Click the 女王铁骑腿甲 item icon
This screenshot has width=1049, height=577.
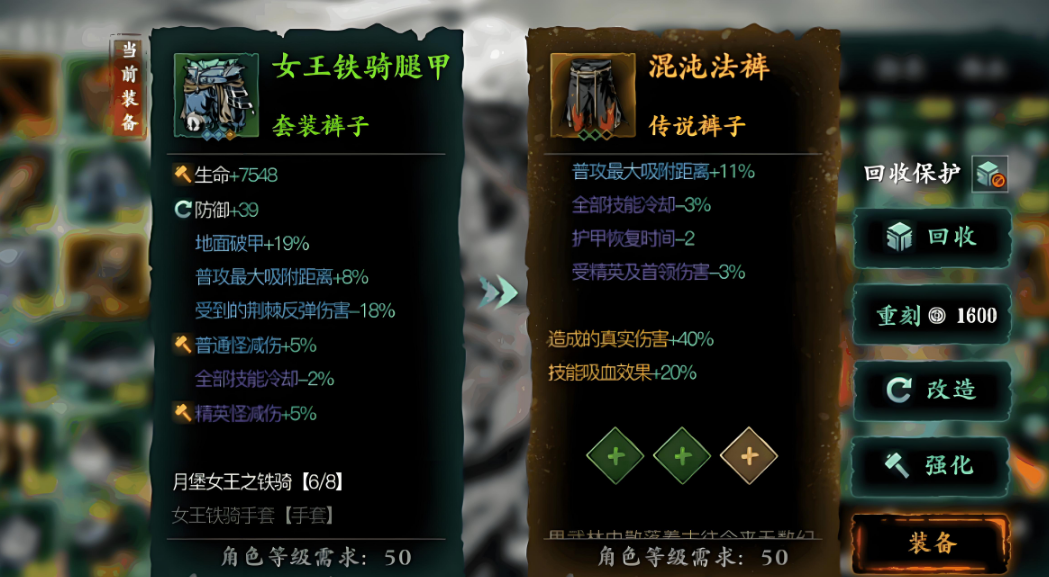(210, 97)
